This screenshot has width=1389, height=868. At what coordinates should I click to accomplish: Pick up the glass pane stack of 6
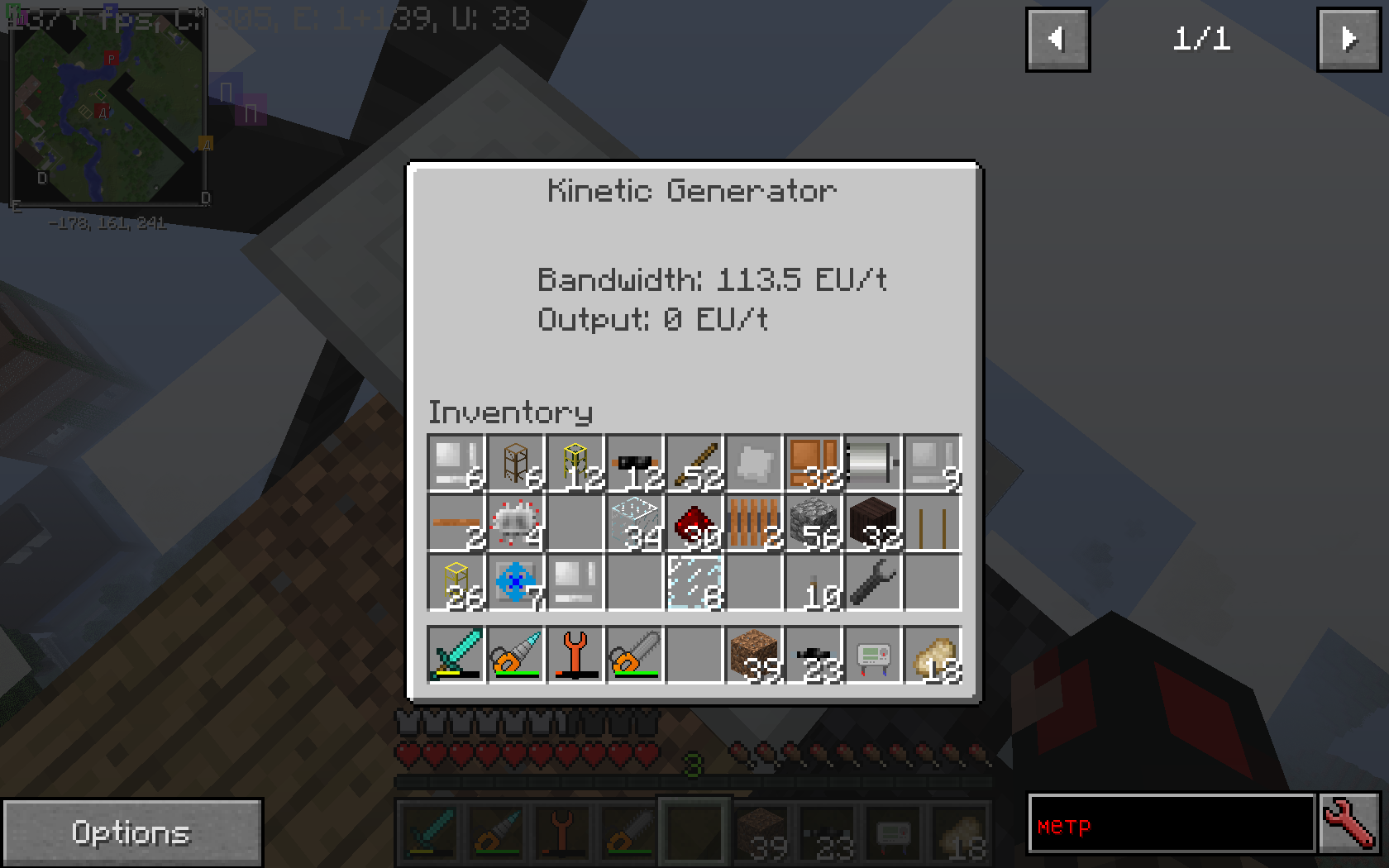[694, 583]
